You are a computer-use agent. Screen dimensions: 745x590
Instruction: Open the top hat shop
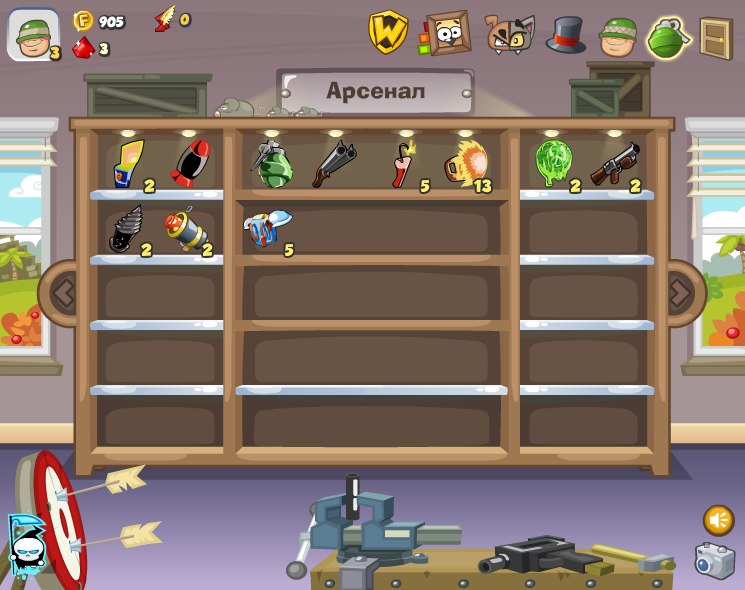pos(565,35)
